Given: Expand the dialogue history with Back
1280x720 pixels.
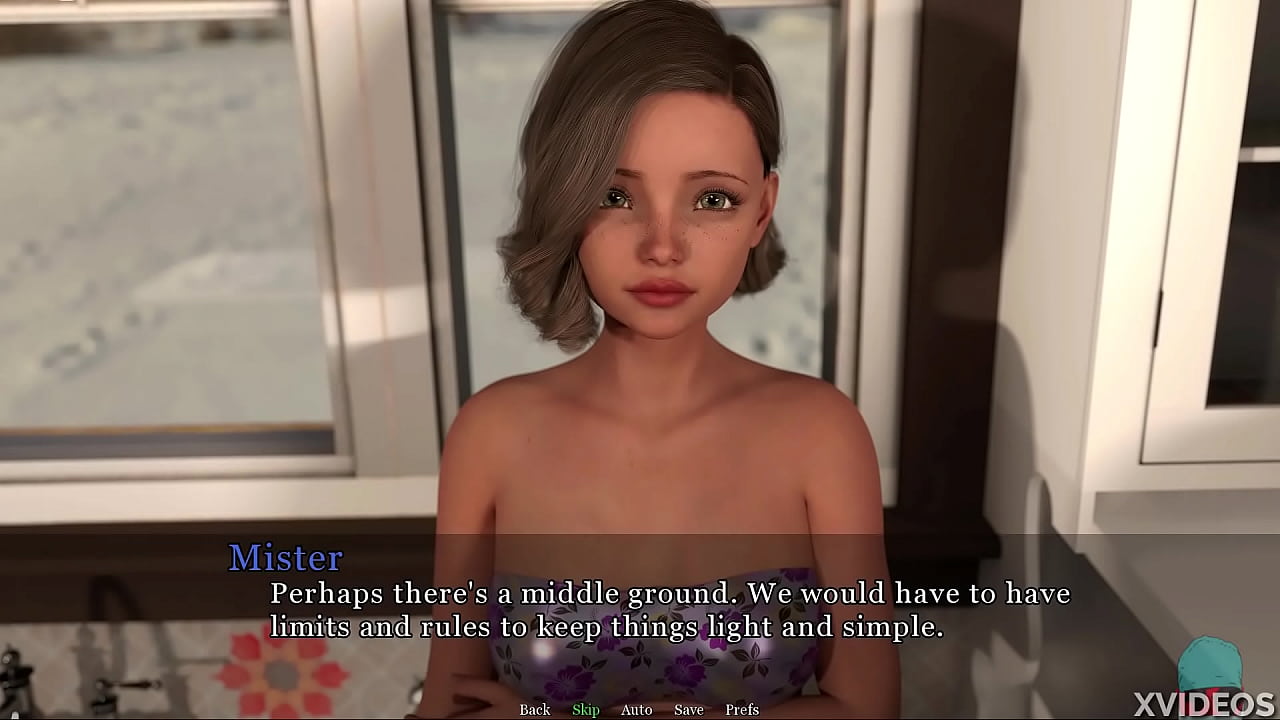Looking at the screenshot, I should [x=534, y=709].
